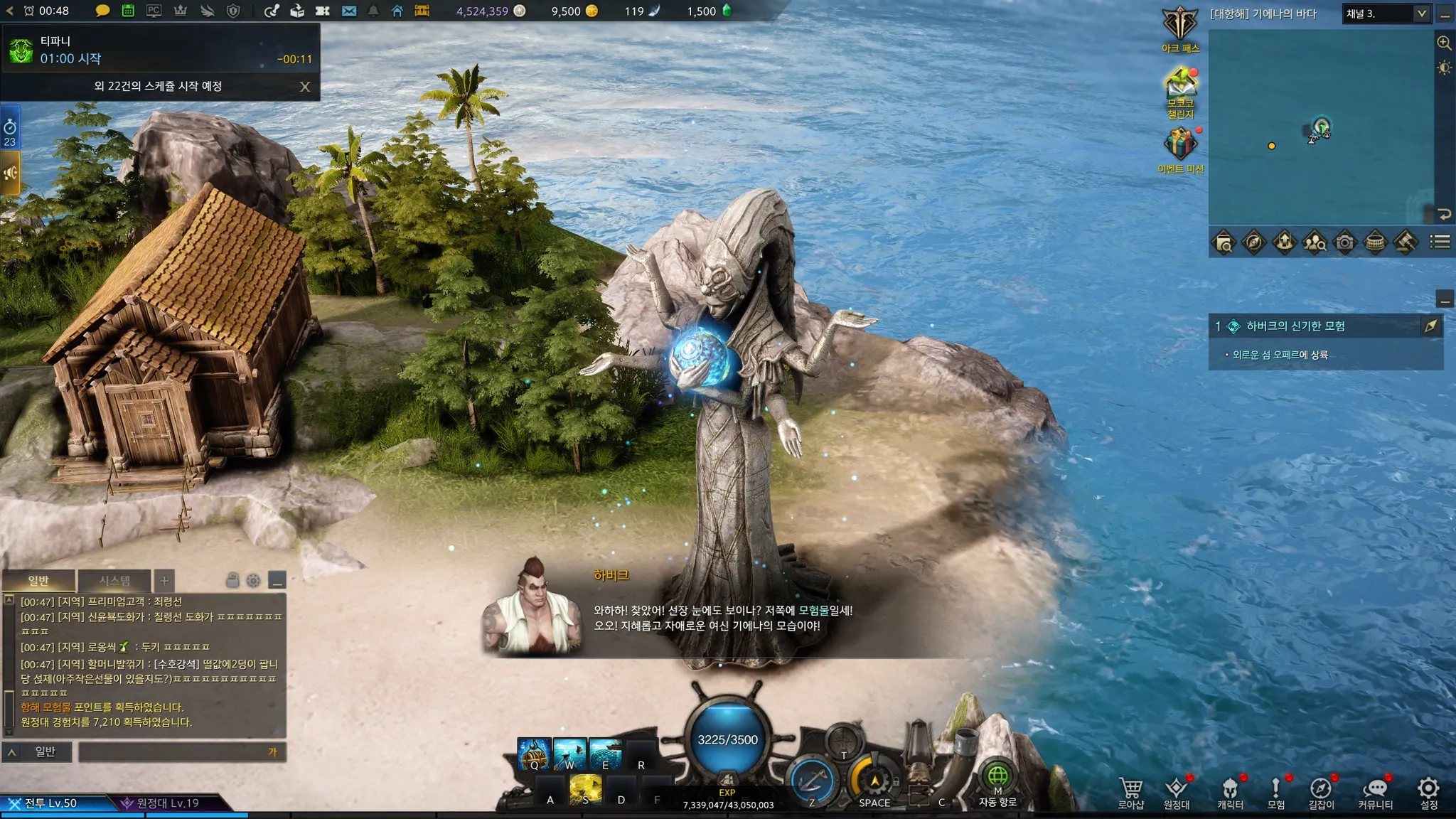This screenshot has width=1456, height=819.
Task: Open the 원정대 roster menu
Action: tap(1177, 793)
